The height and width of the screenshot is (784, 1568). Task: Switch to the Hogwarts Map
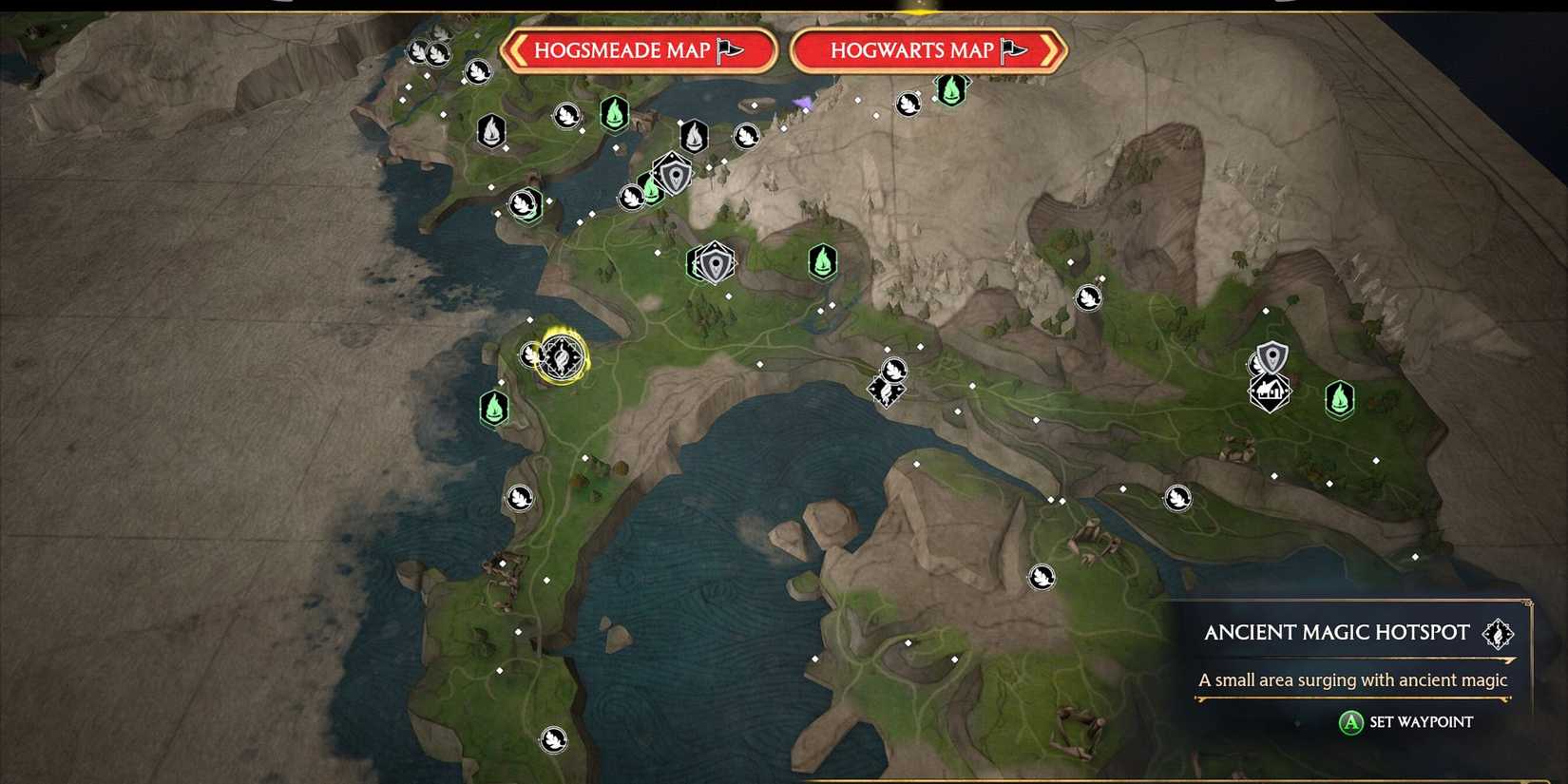click(x=925, y=50)
